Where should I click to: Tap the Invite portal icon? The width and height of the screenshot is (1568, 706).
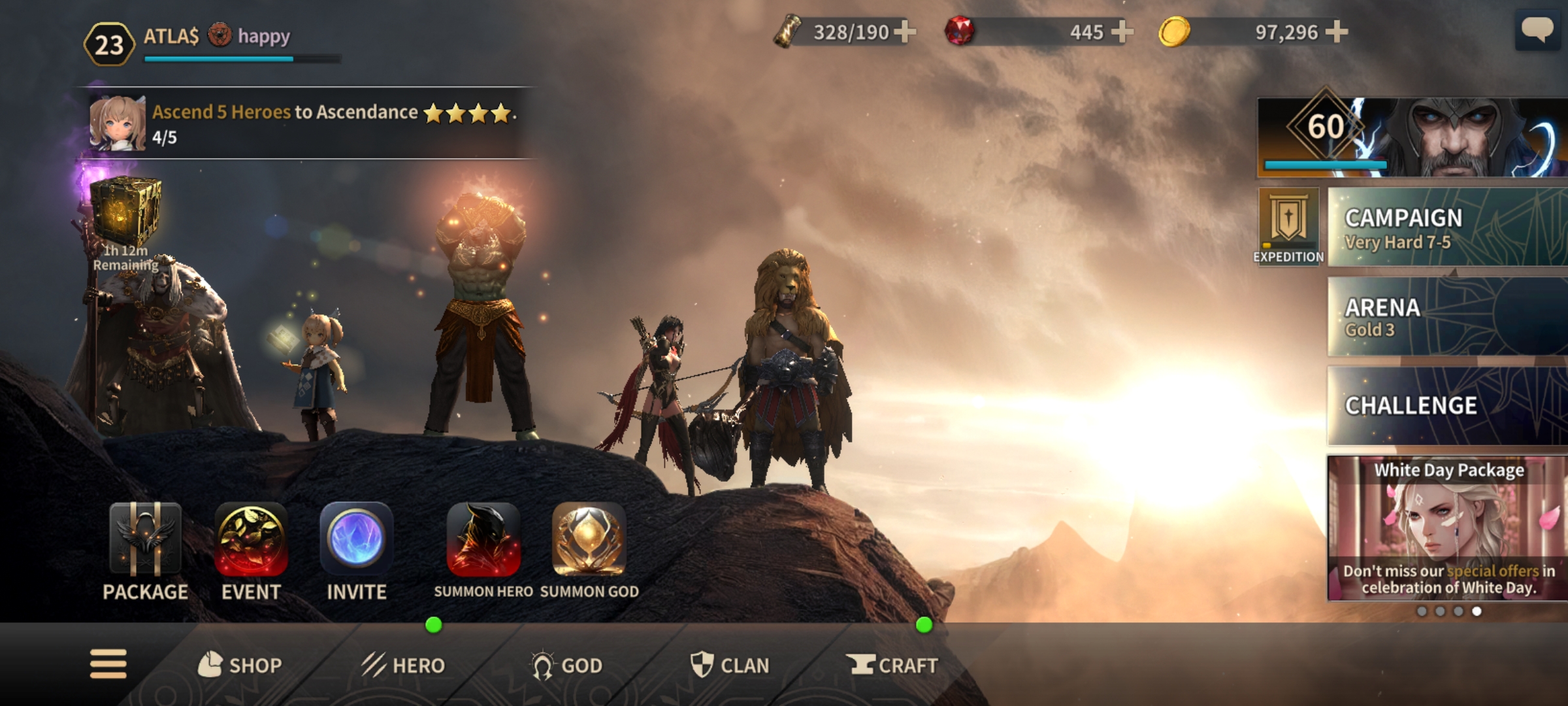[356, 540]
